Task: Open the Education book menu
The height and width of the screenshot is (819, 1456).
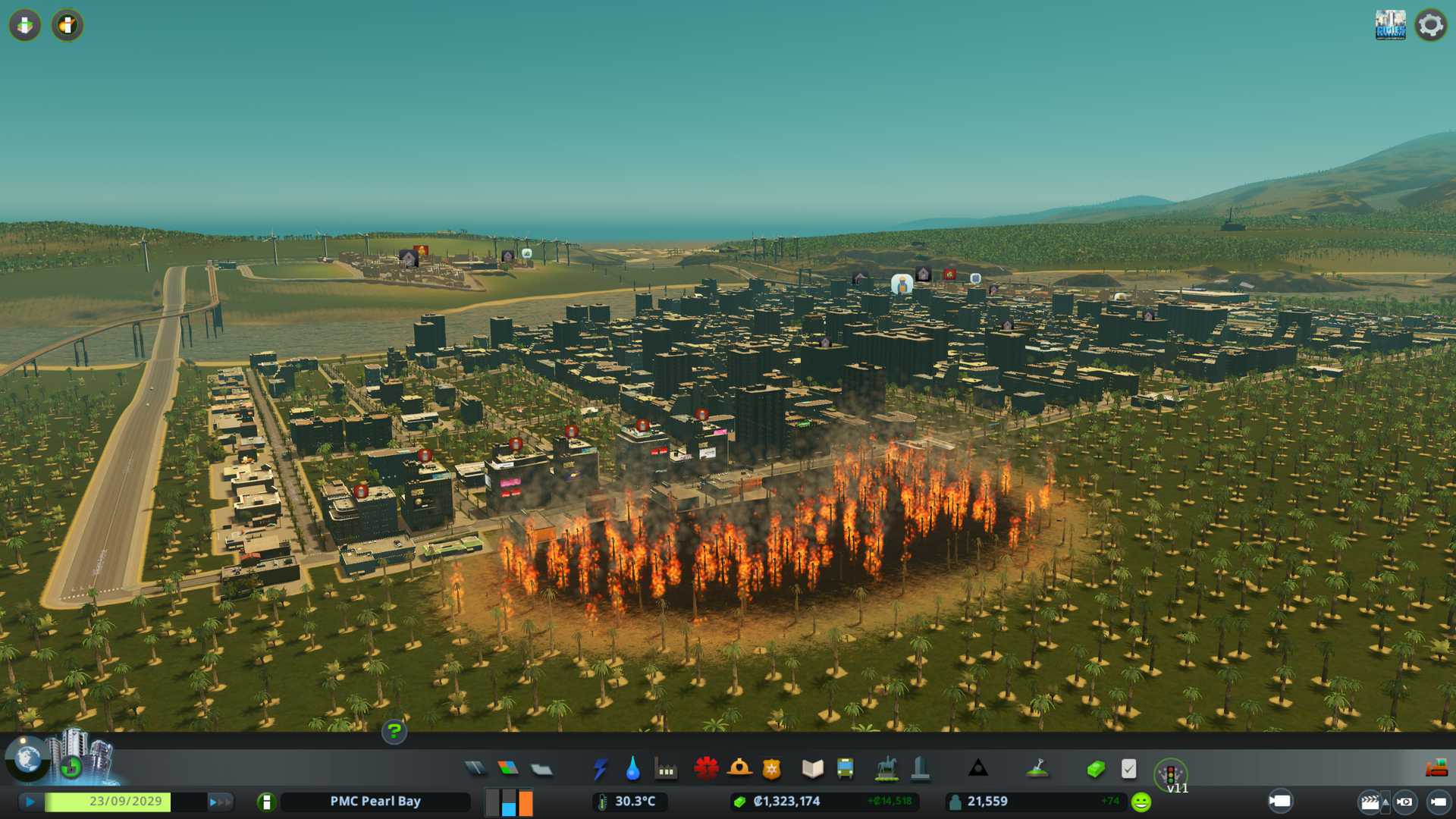Action: click(812, 769)
